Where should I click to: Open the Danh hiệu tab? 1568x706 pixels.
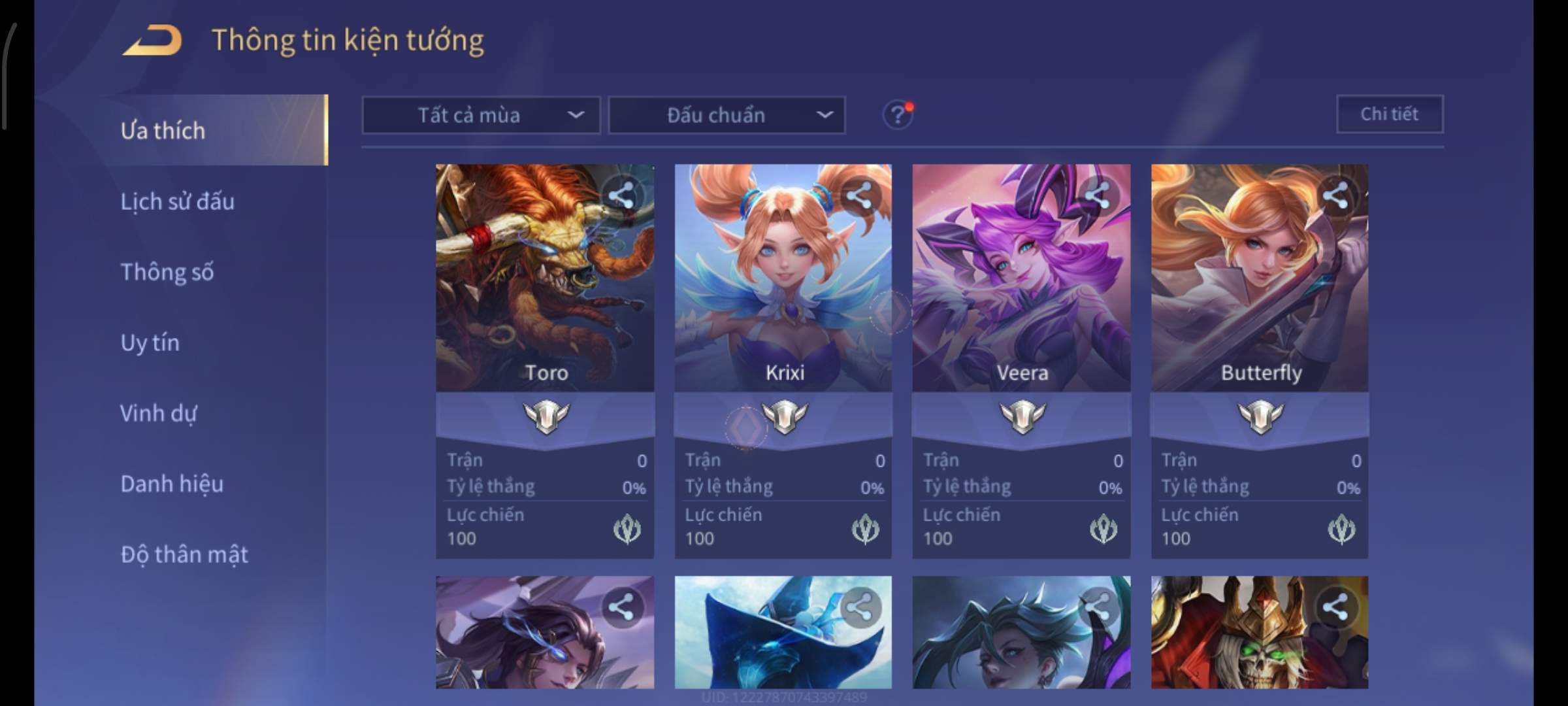[x=172, y=484]
